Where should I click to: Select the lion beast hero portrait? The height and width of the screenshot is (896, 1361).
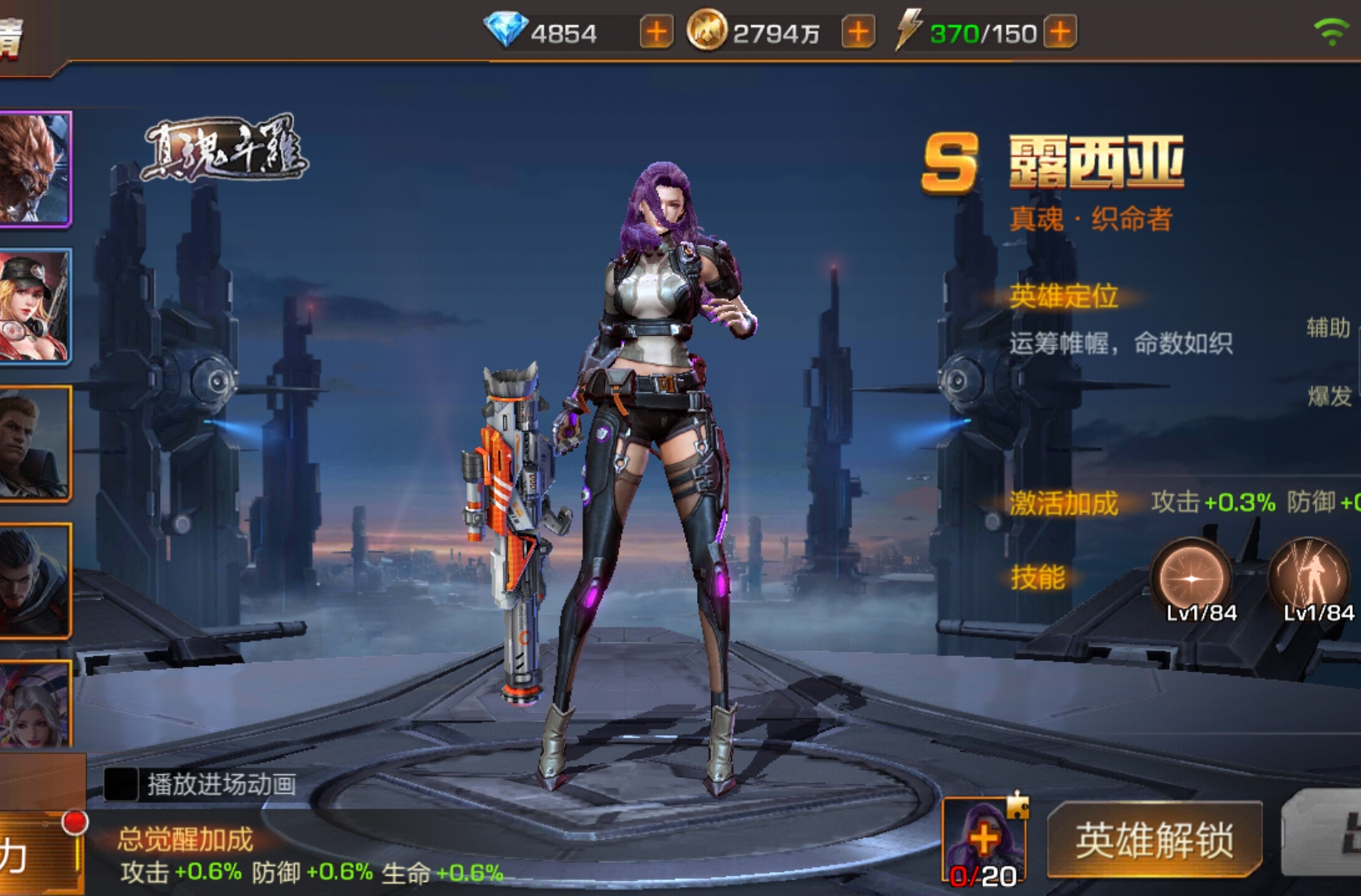(34, 168)
